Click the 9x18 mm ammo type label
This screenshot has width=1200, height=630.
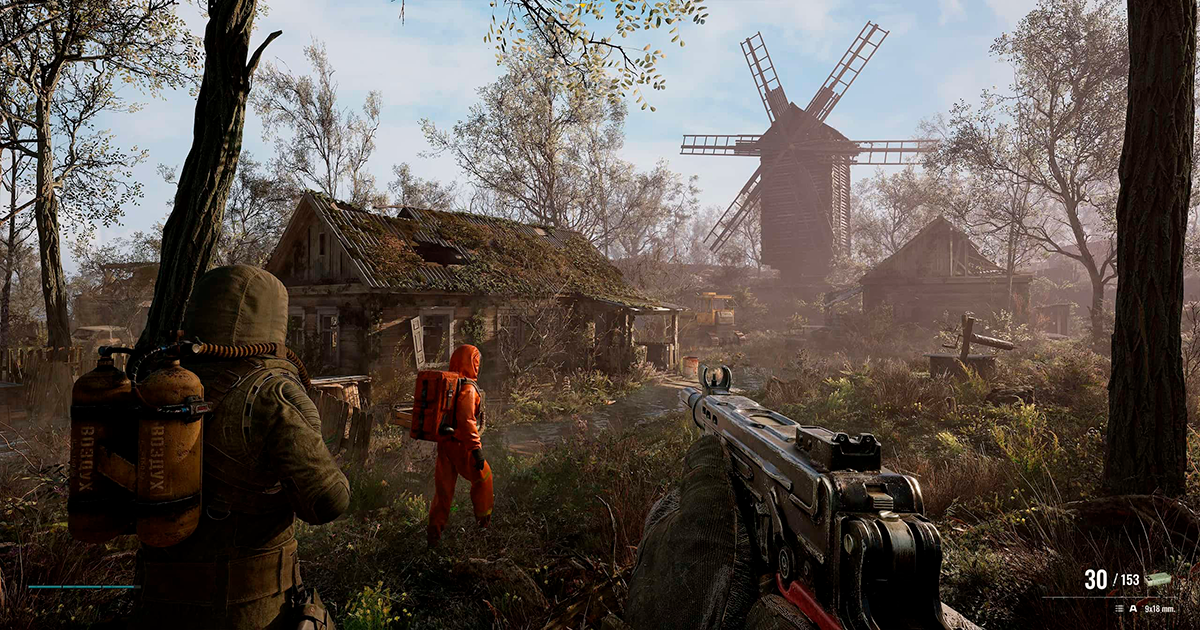1158,607
